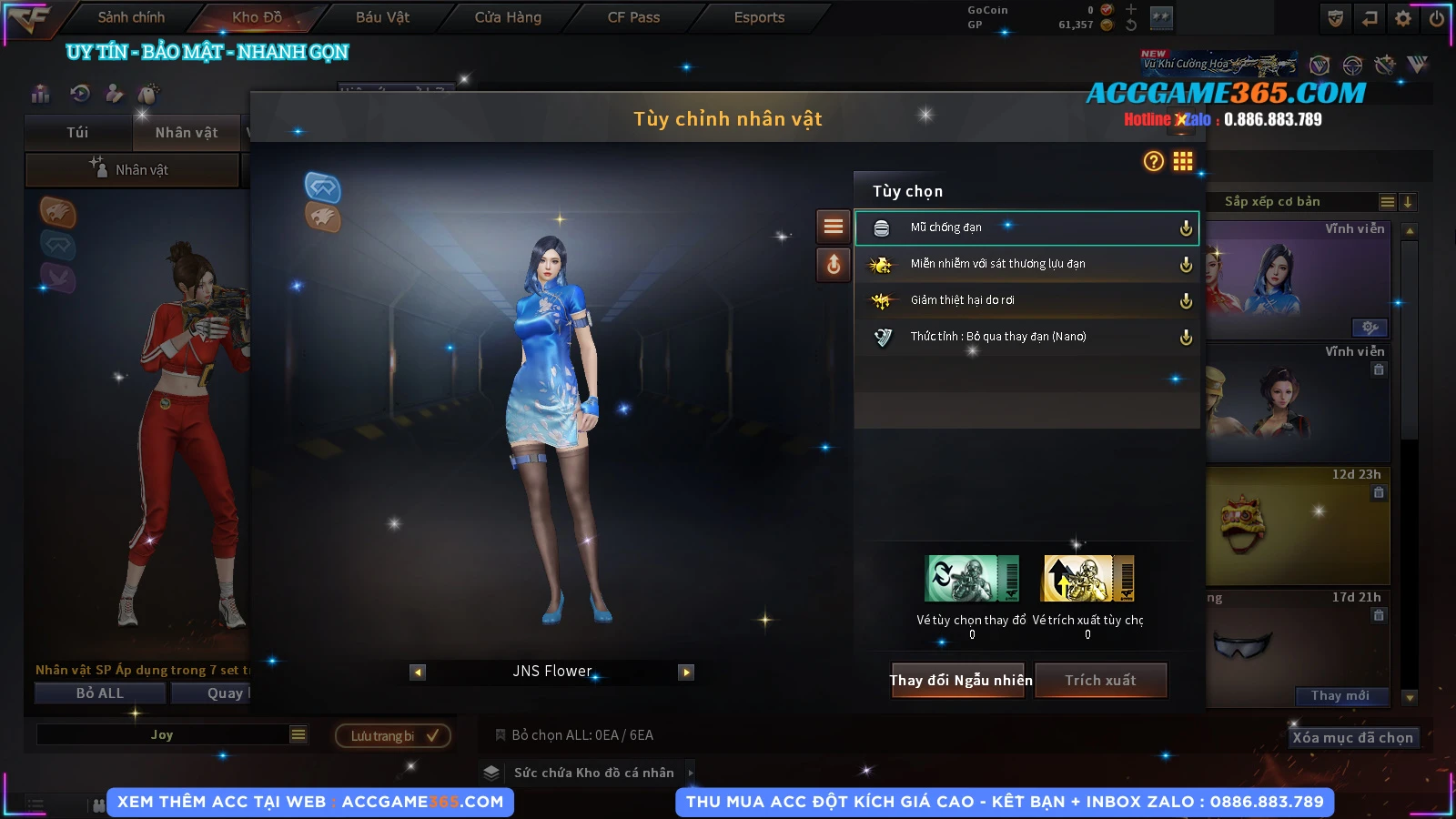The height and width of the screenshot is (819, 1456).
Task: Go to the CF Pass tab
Action: pos(633,17)
